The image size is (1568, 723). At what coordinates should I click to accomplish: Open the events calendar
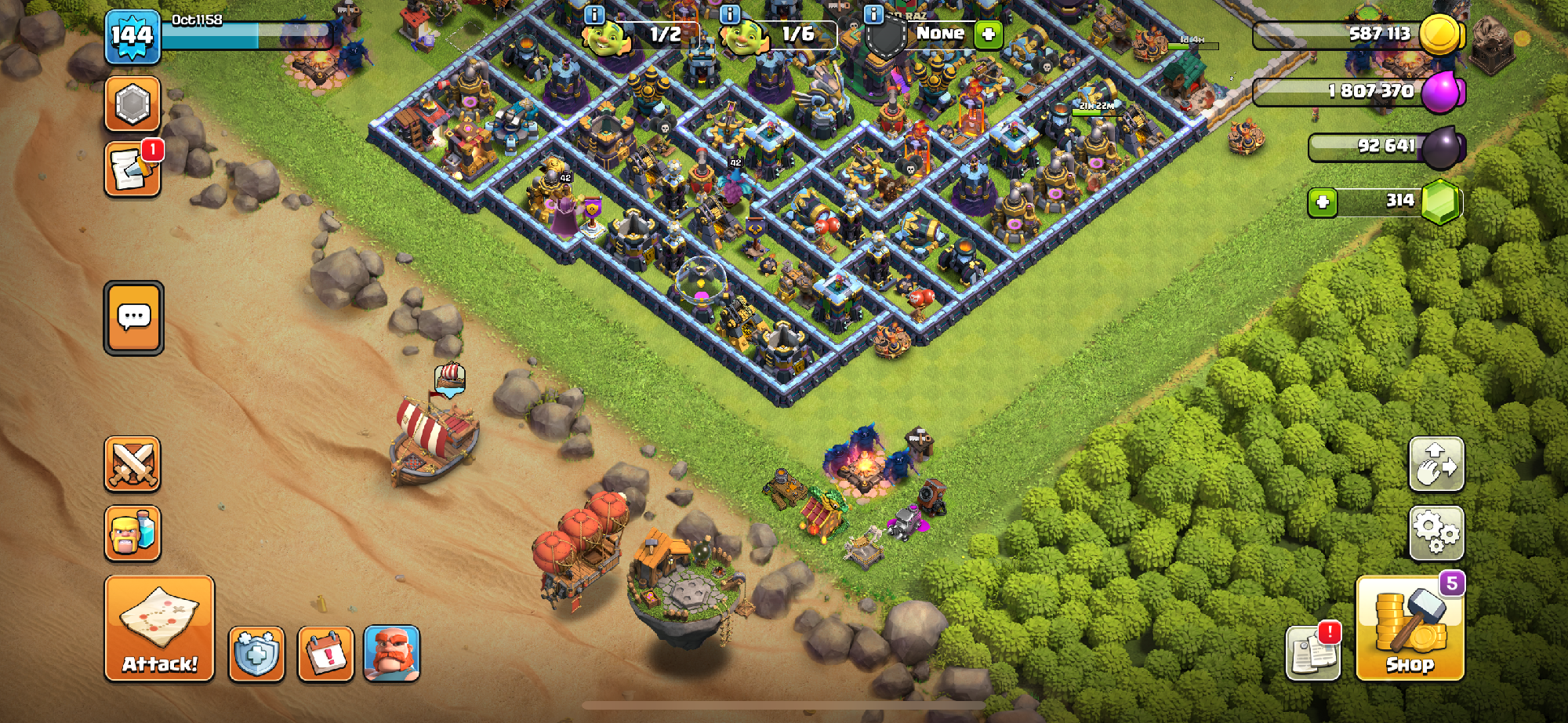pos(326,654)
